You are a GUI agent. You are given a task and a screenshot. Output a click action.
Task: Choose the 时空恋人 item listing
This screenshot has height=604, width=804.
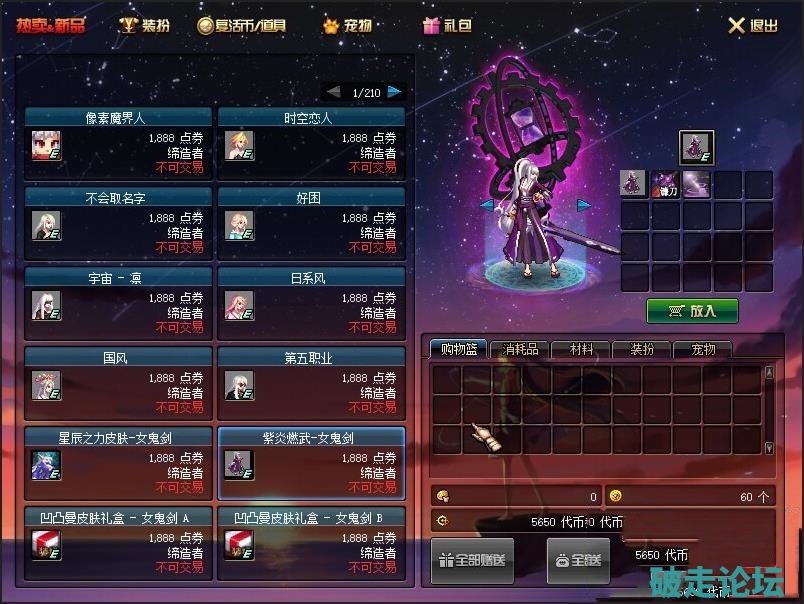click(x=311, y=139)
